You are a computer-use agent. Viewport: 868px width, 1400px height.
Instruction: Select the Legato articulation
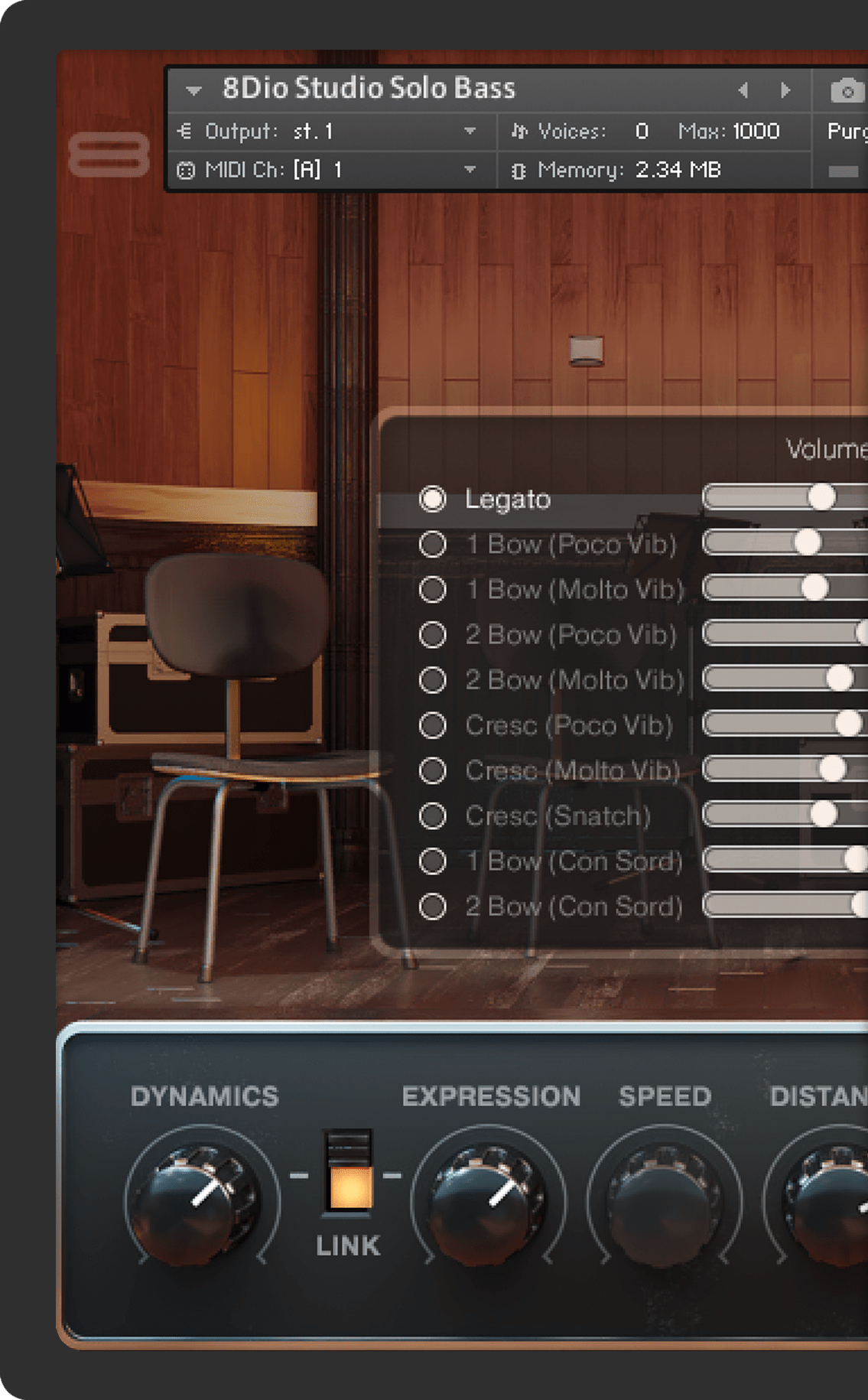433,499
